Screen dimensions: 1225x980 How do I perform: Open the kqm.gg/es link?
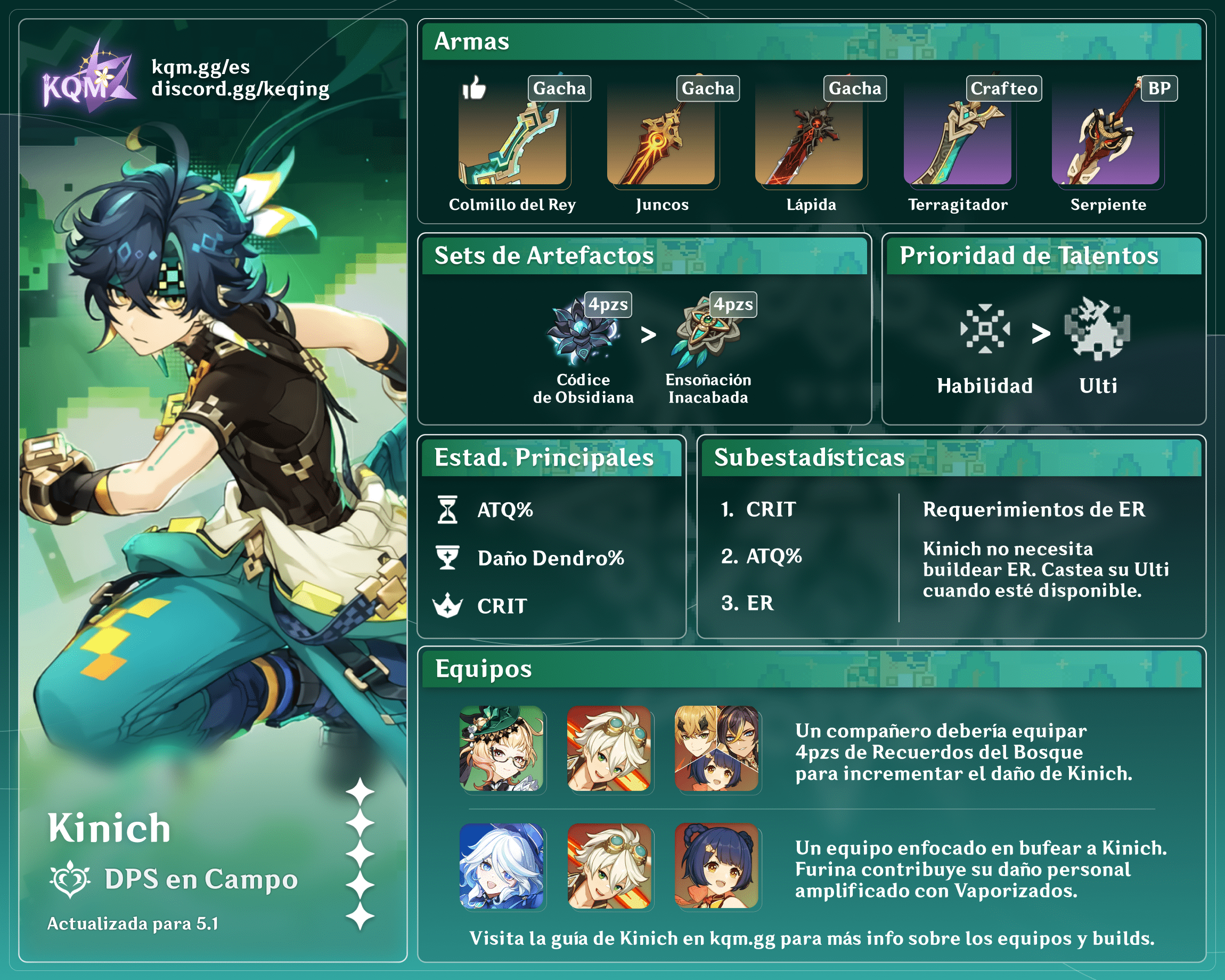click(x=201, y=67)
